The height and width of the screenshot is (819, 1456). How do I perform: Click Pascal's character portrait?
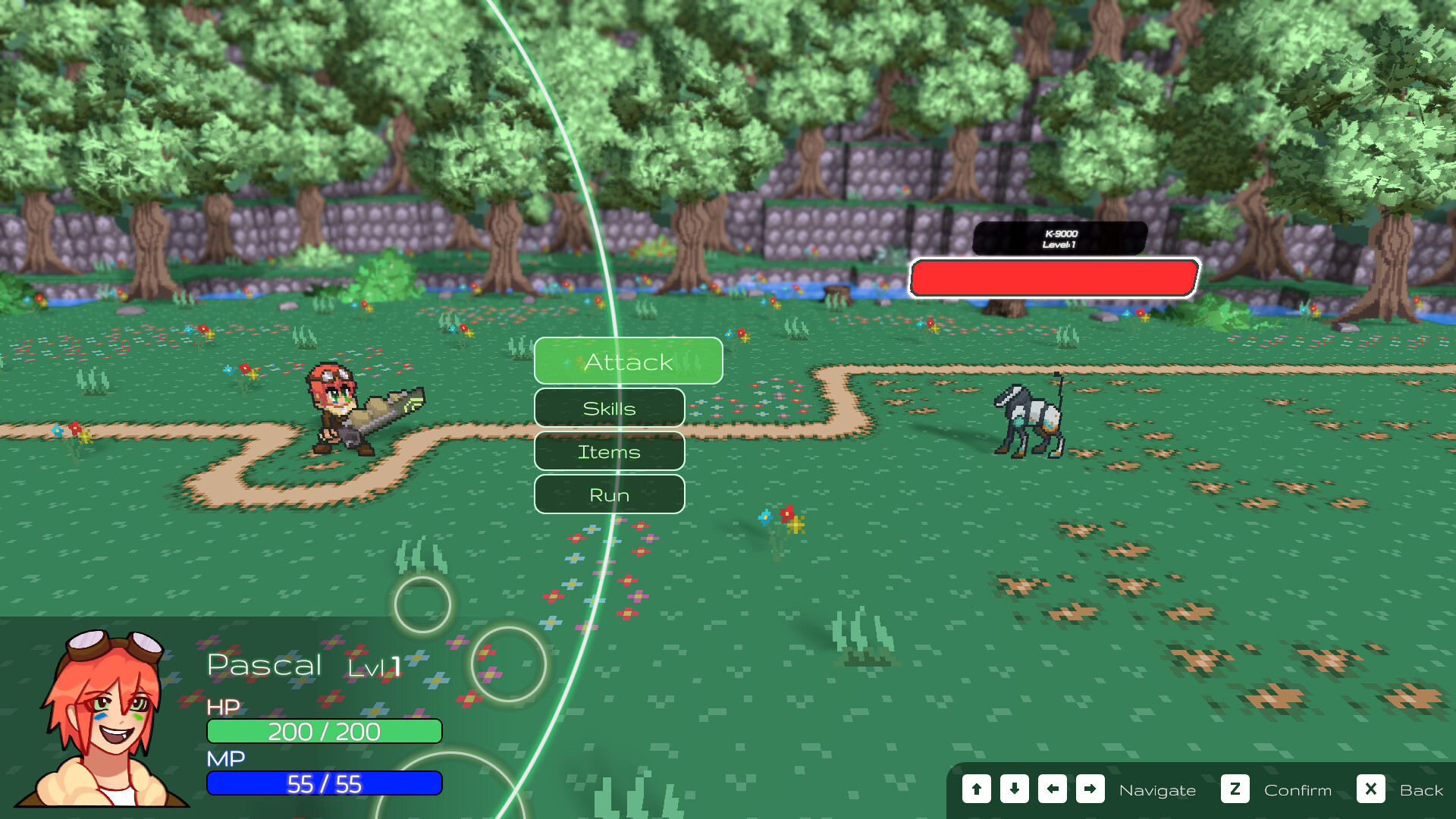click(x=102, y=720)
